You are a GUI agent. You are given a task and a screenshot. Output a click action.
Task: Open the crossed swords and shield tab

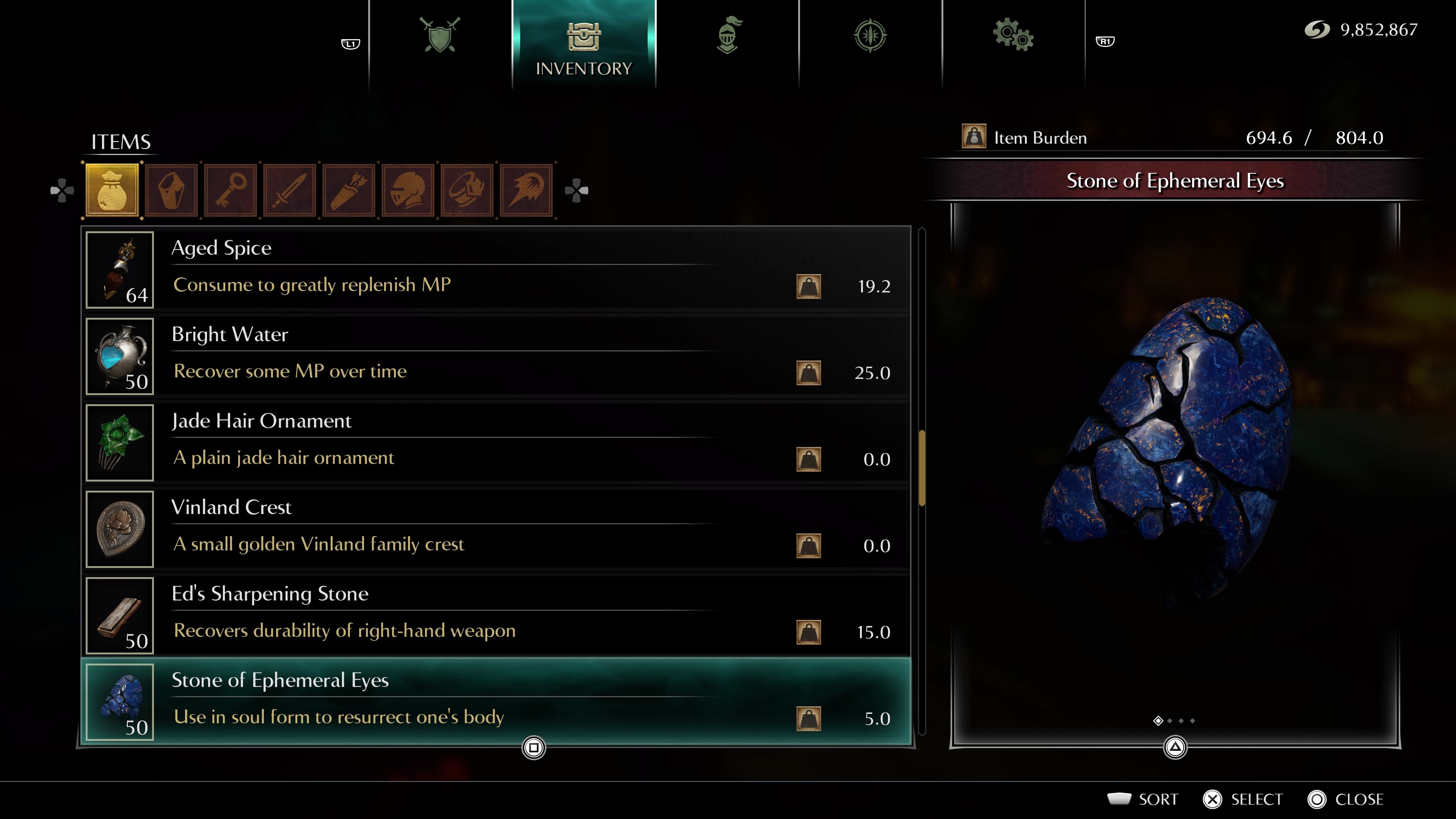tap(440, 36)
